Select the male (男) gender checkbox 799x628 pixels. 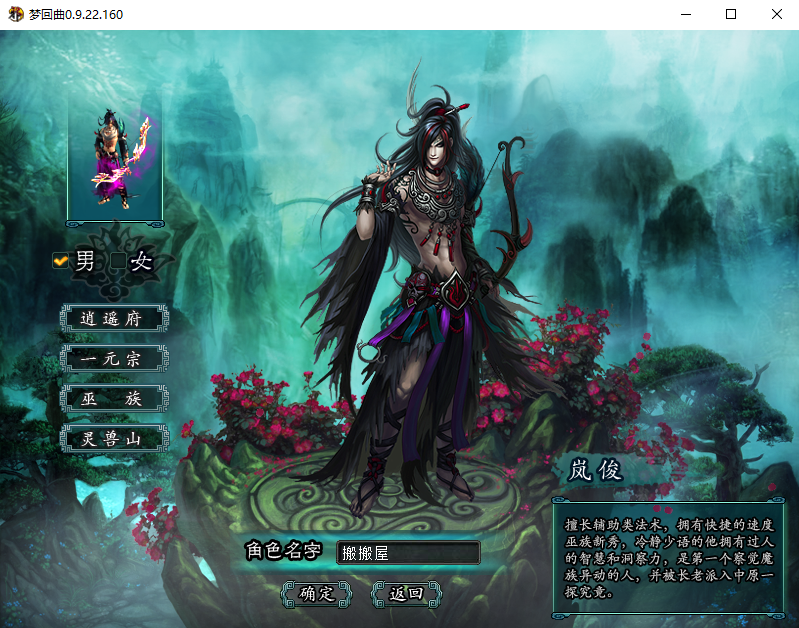(x=61, y=261)
